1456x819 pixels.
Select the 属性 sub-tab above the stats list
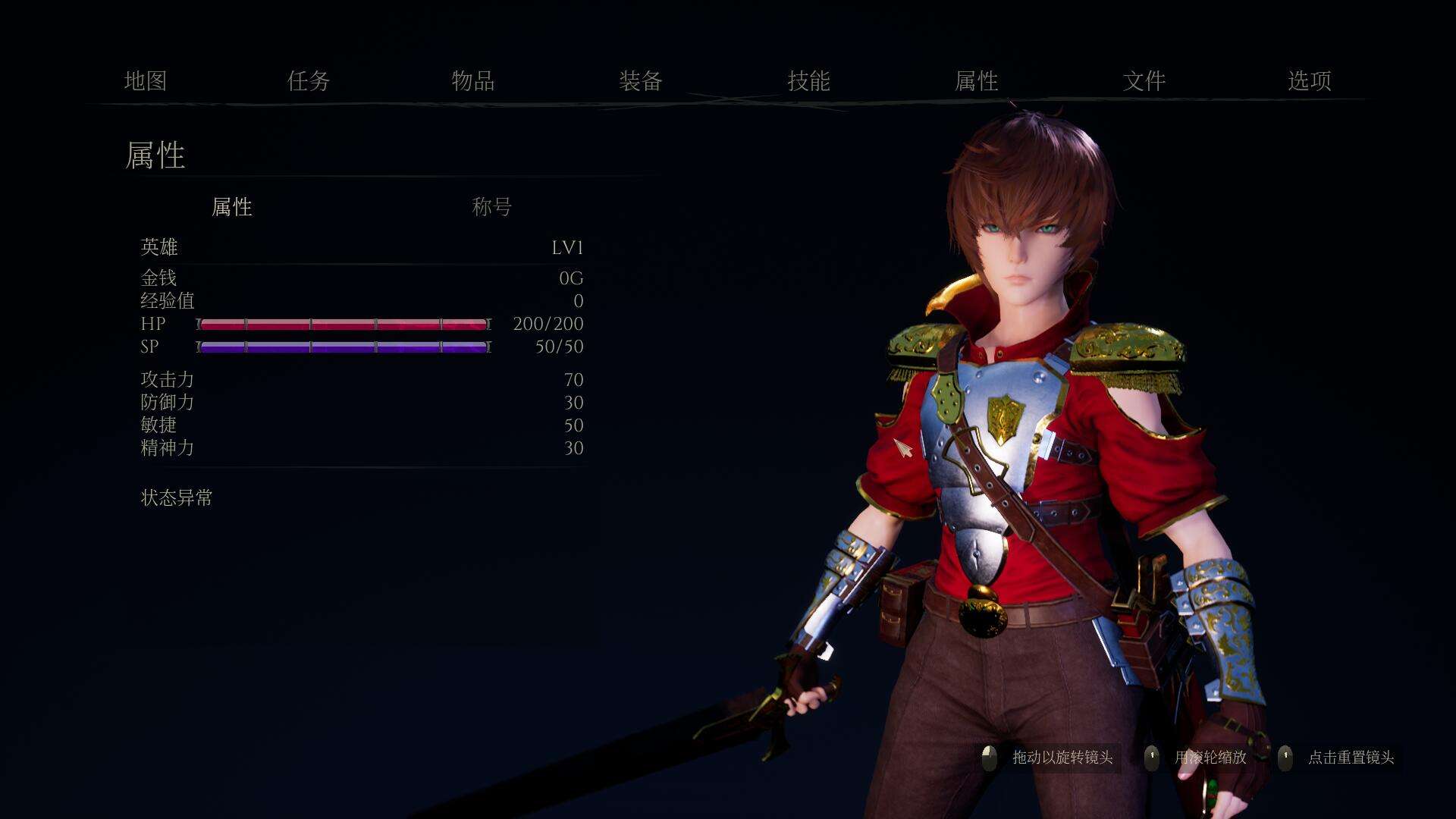click(232, 207)
